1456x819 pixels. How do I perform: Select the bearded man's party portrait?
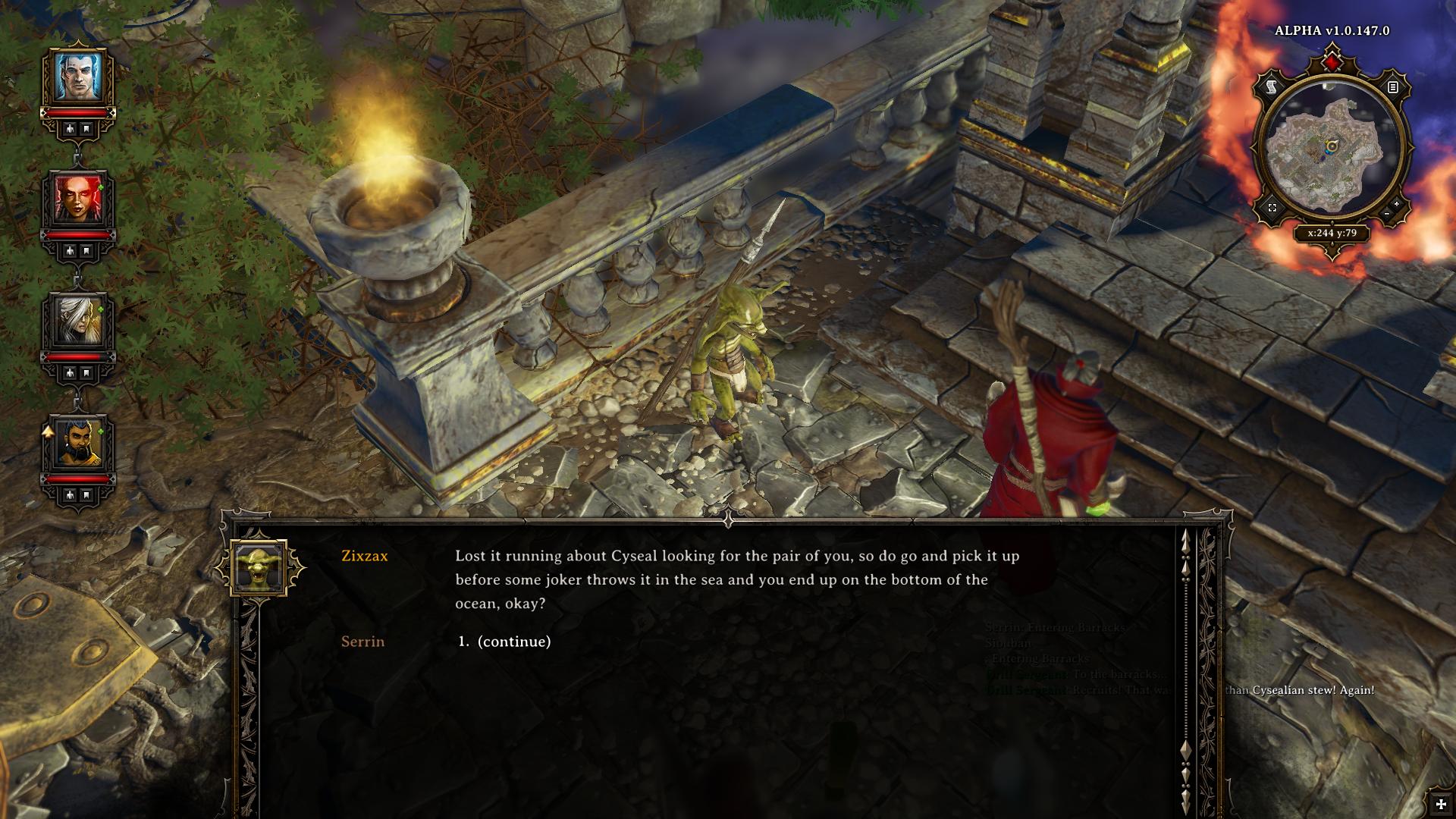point(77,443)
